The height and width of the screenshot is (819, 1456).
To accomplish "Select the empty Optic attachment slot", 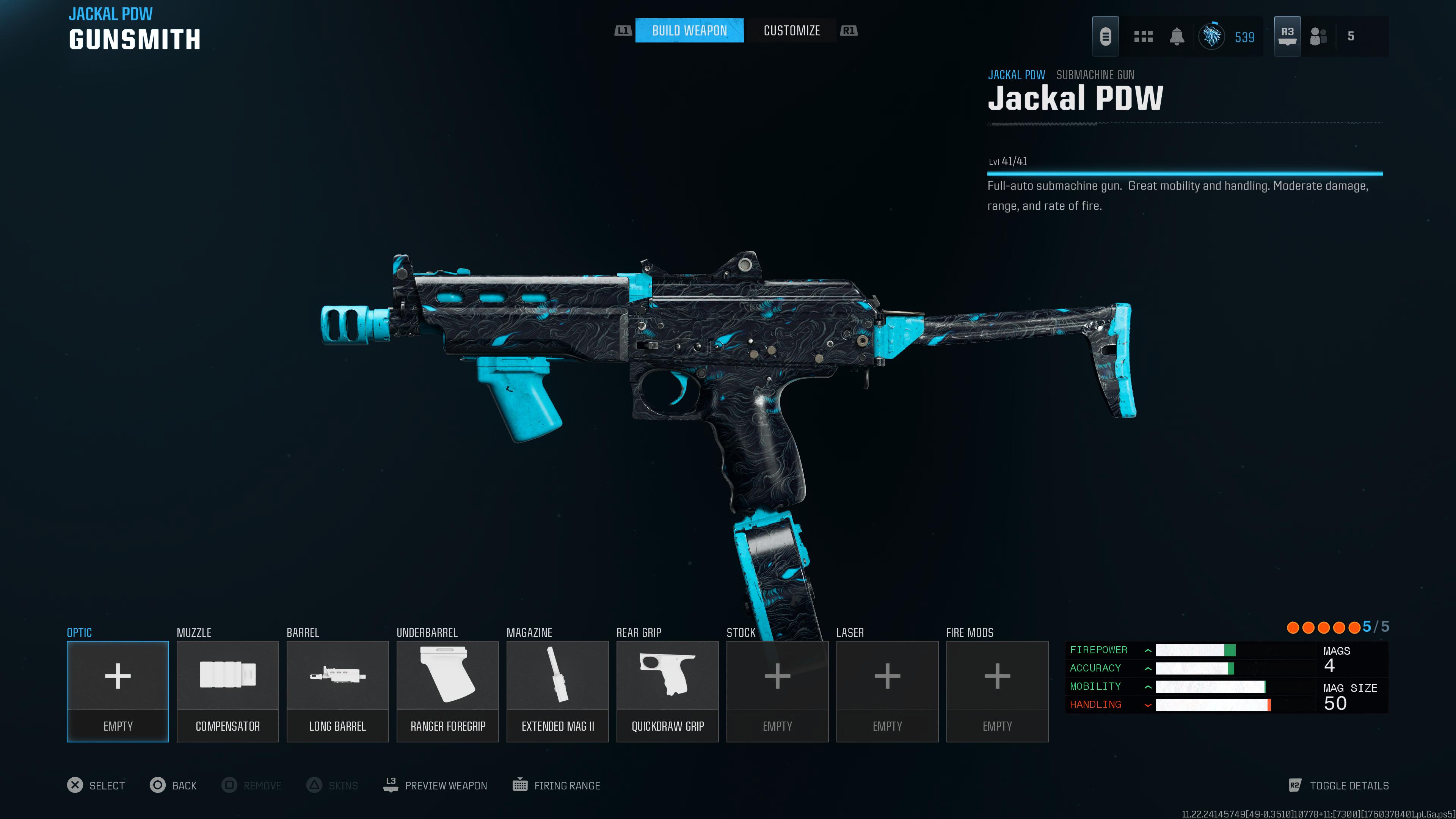I will [x=118, y=691].
